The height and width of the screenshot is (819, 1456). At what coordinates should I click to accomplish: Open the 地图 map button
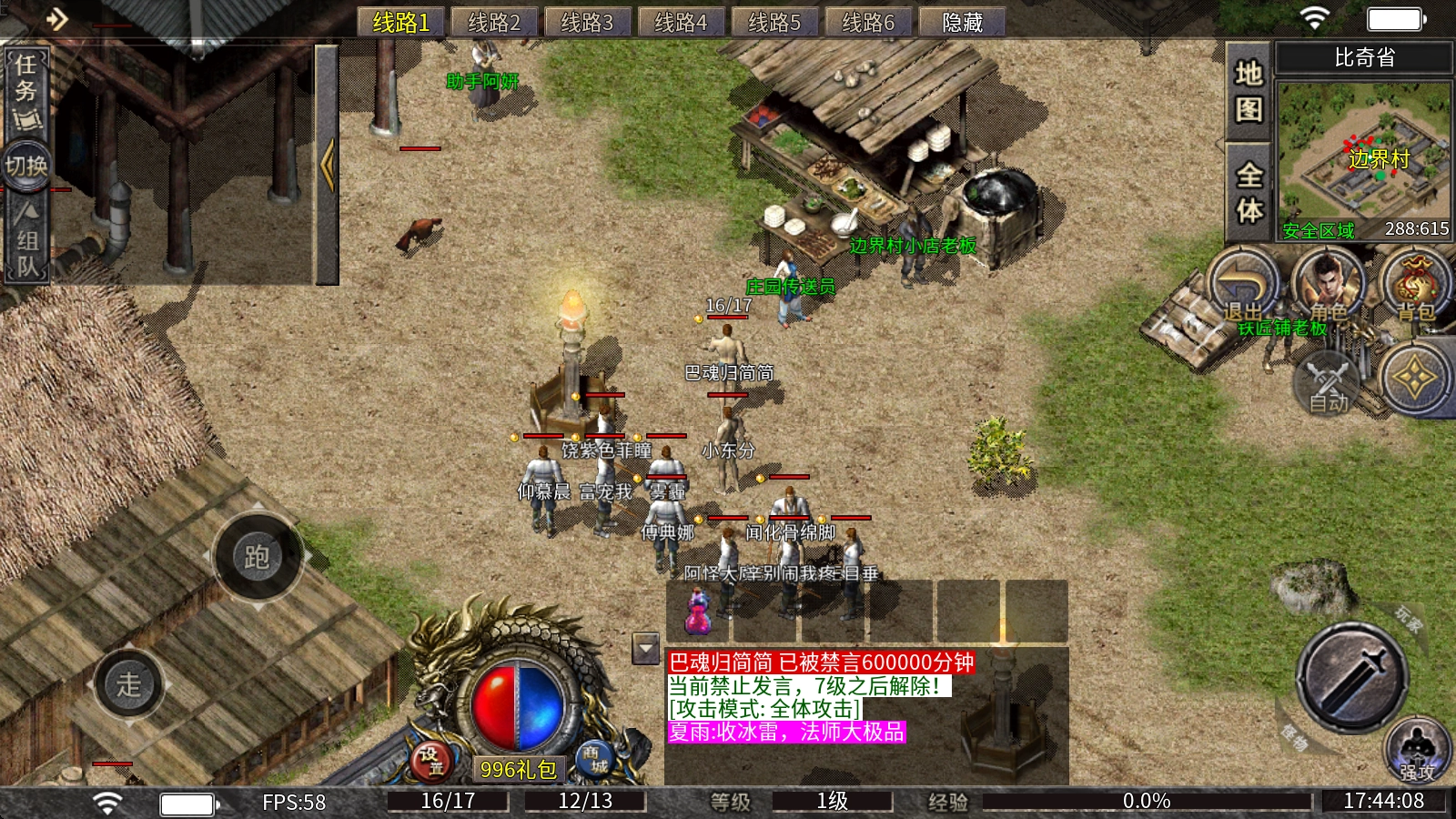(x=1249, y=91)
